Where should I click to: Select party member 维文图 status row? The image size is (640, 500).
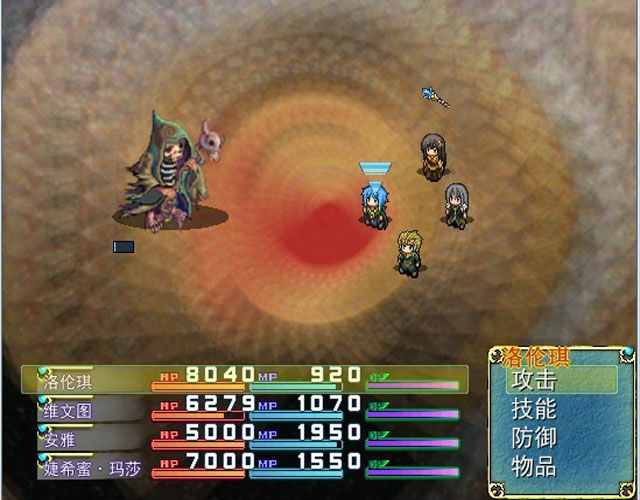(x=244, y=409)
